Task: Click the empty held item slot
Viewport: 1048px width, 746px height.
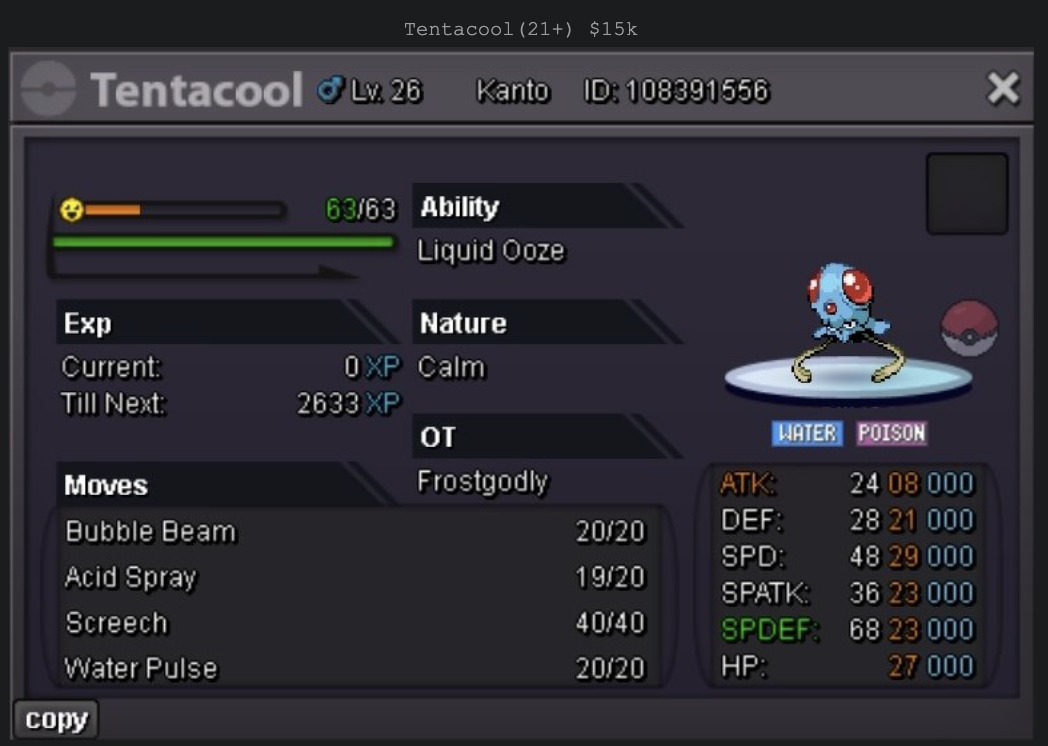Action: (966, 193)
